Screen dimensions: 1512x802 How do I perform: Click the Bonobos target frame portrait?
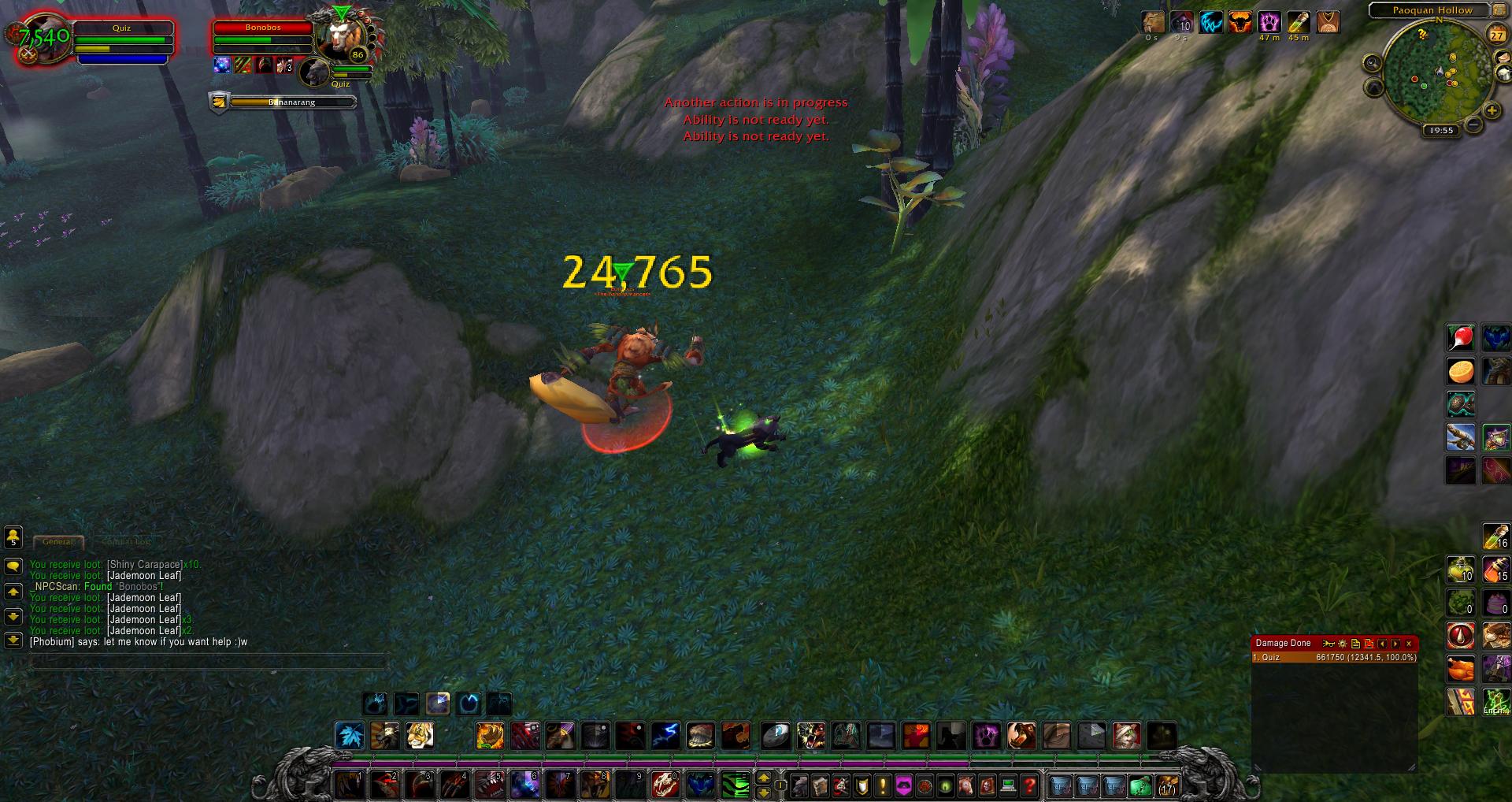click(x=339, y=38)
